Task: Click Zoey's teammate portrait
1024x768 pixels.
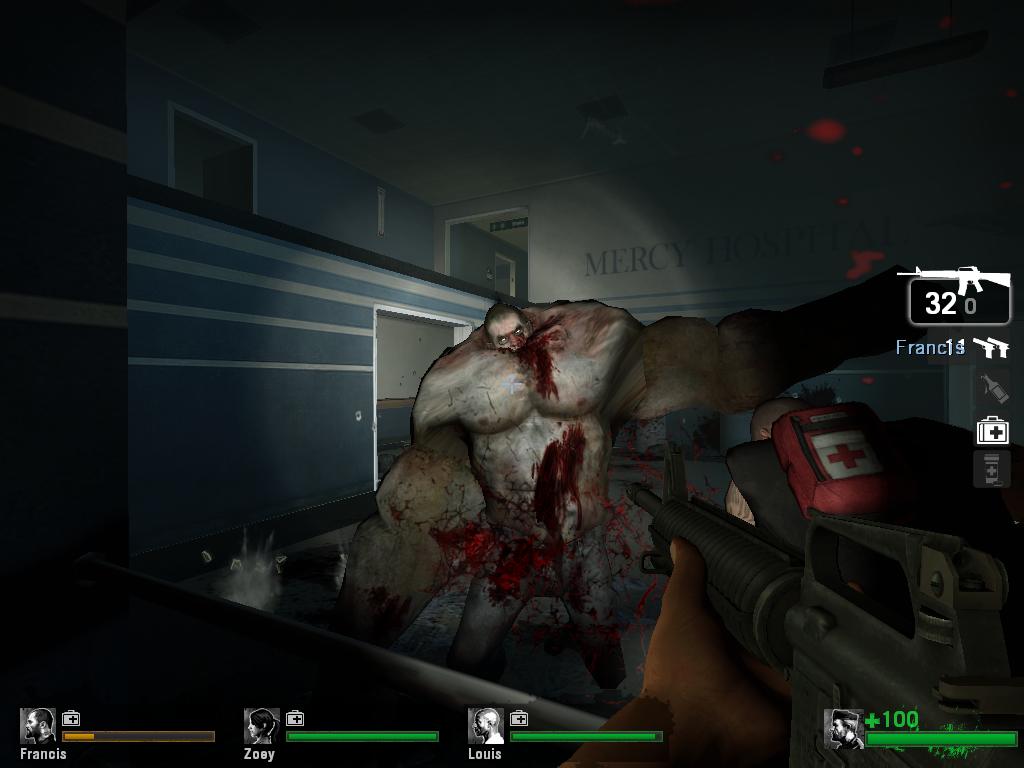Action: [x=262, y=726]
